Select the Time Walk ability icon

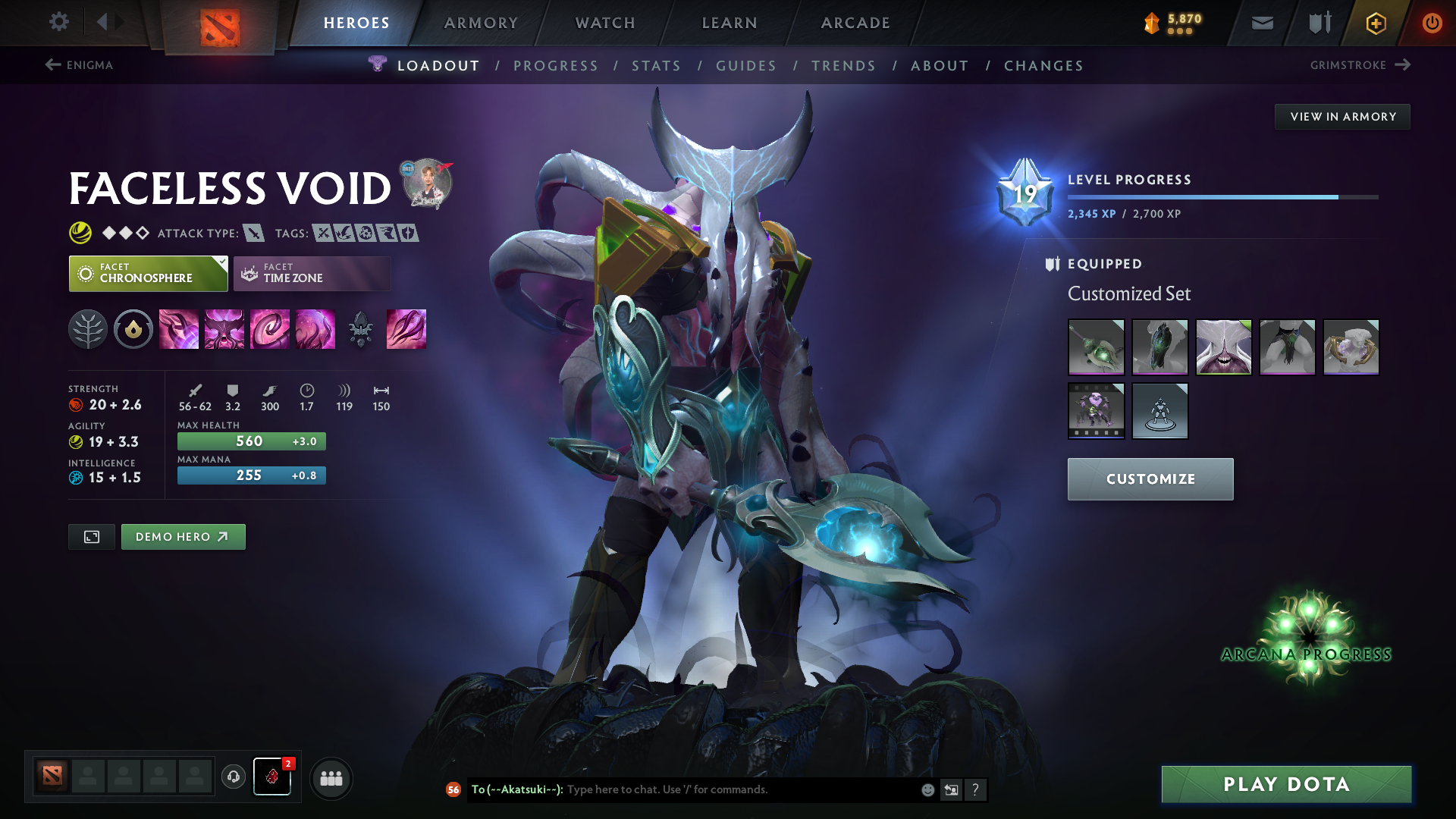click(179, 329)
